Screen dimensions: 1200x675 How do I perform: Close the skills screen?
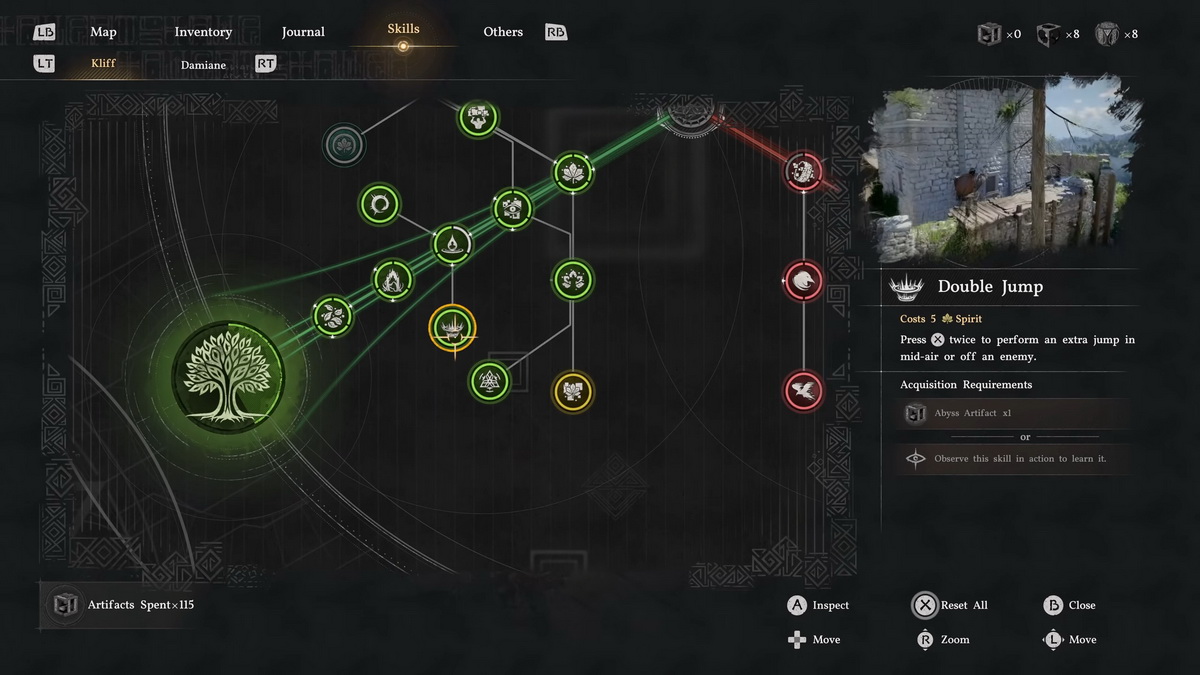[1069, 605]
